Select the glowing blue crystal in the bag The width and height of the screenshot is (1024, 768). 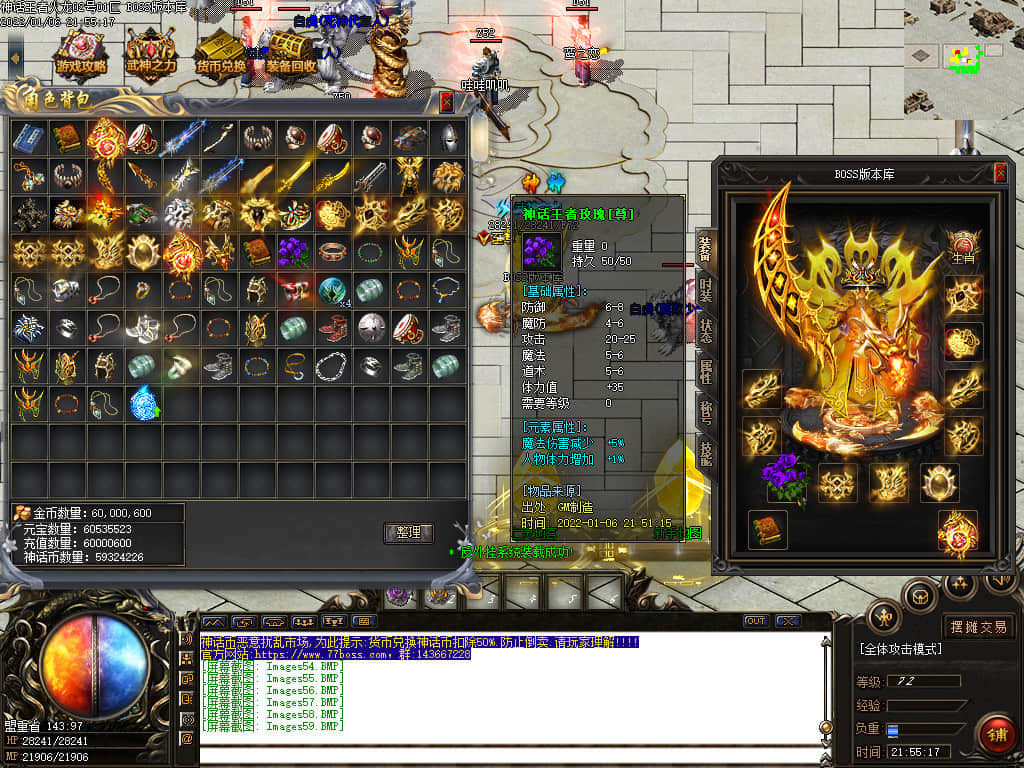click(x=143, y=403)
